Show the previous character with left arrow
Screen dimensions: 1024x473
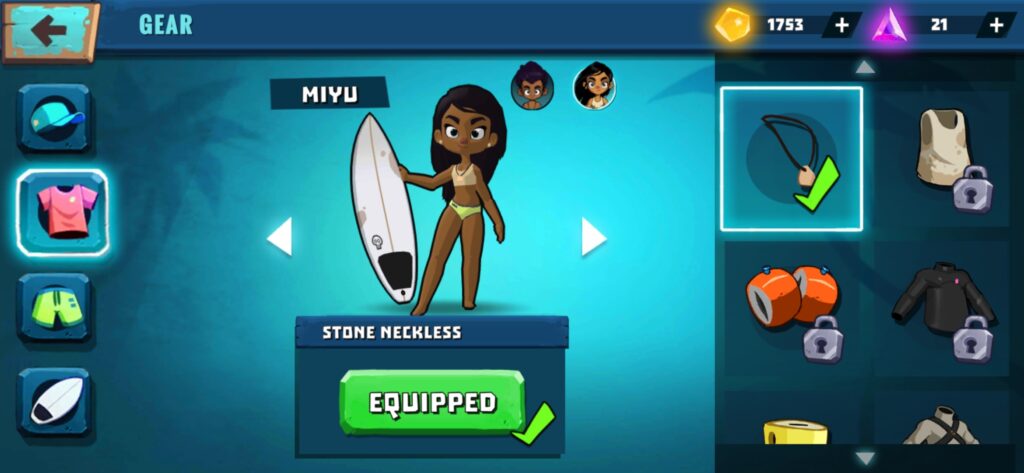click(280, 237)
